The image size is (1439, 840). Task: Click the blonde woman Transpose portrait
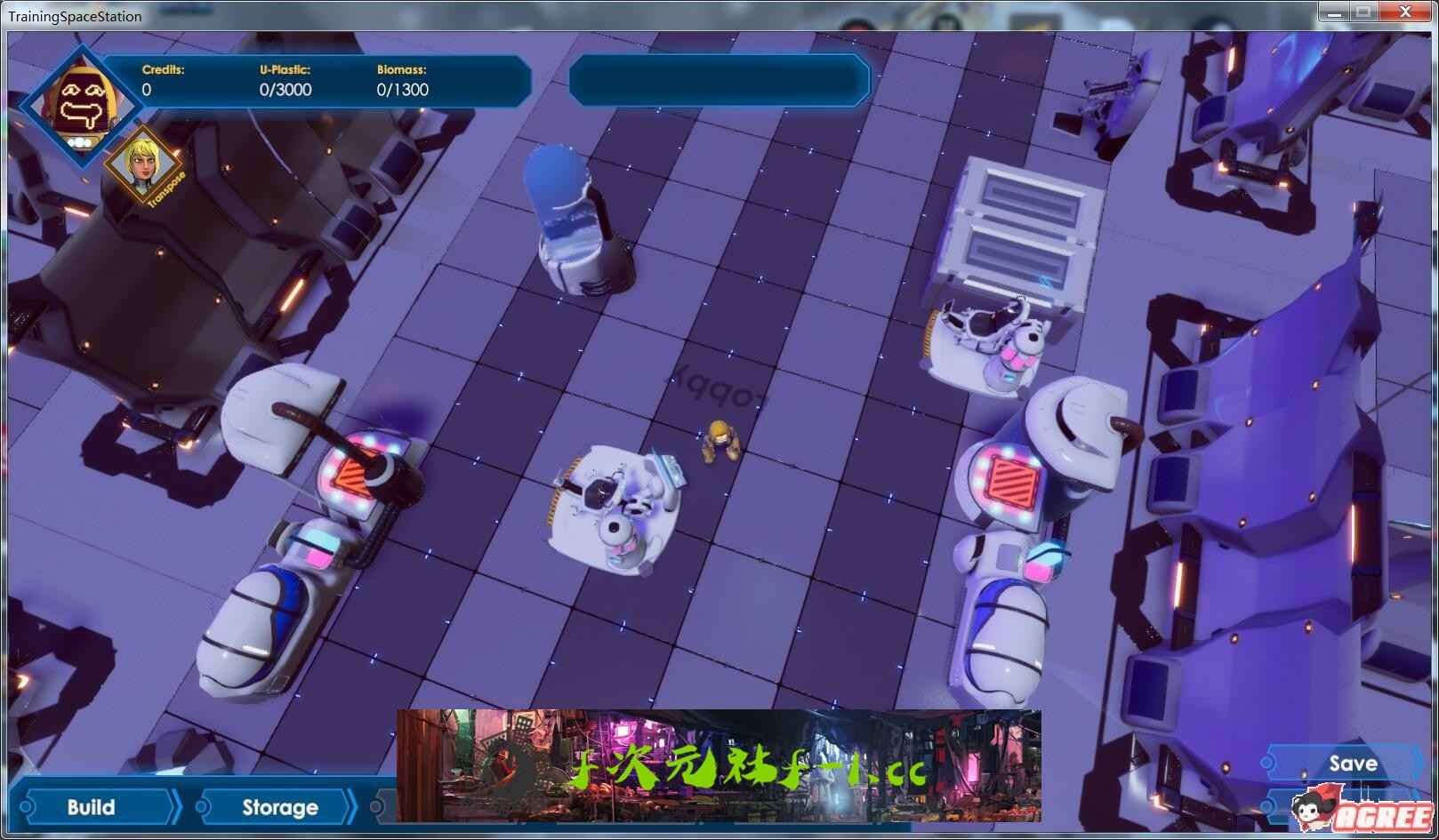(143, 167)
